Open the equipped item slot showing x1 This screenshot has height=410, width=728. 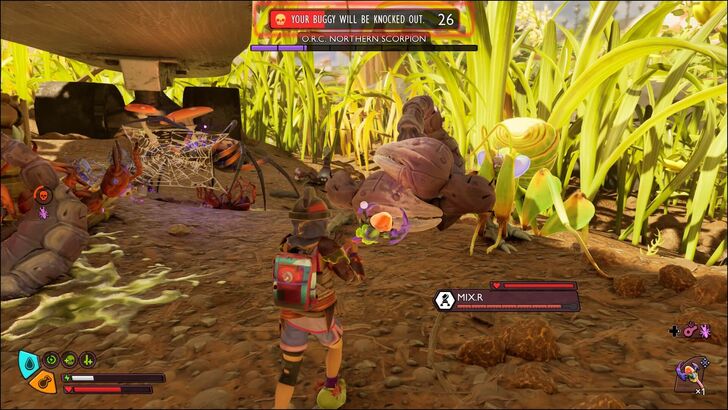[x=692, y=372]
